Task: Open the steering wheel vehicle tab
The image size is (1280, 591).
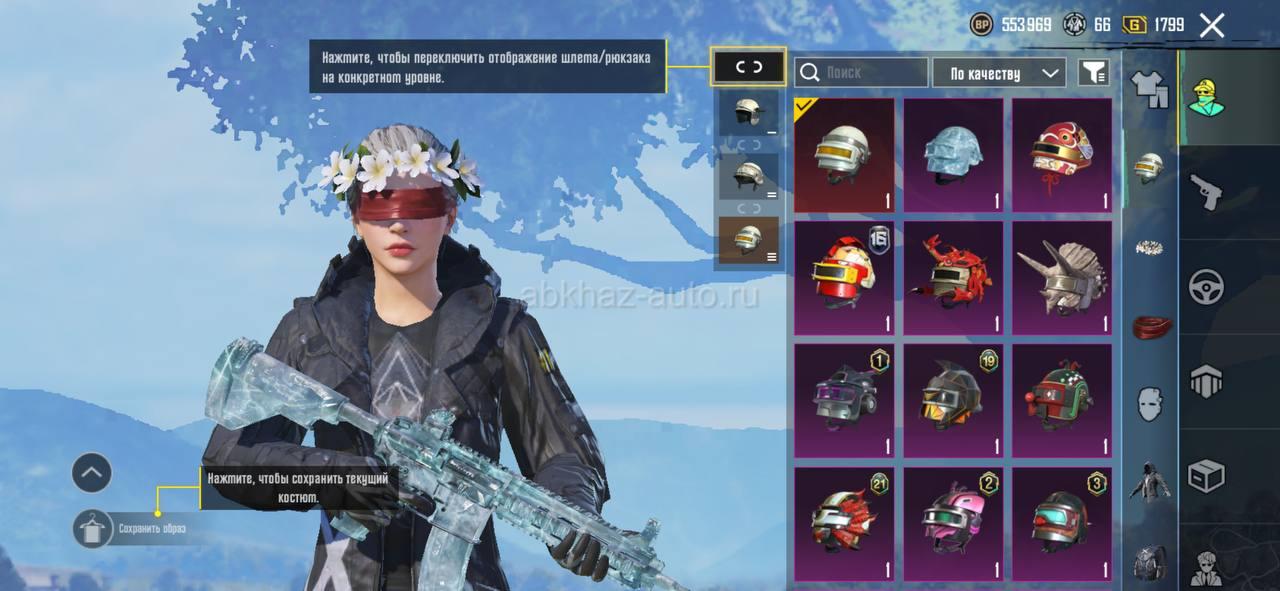Action: [1206, 287]
